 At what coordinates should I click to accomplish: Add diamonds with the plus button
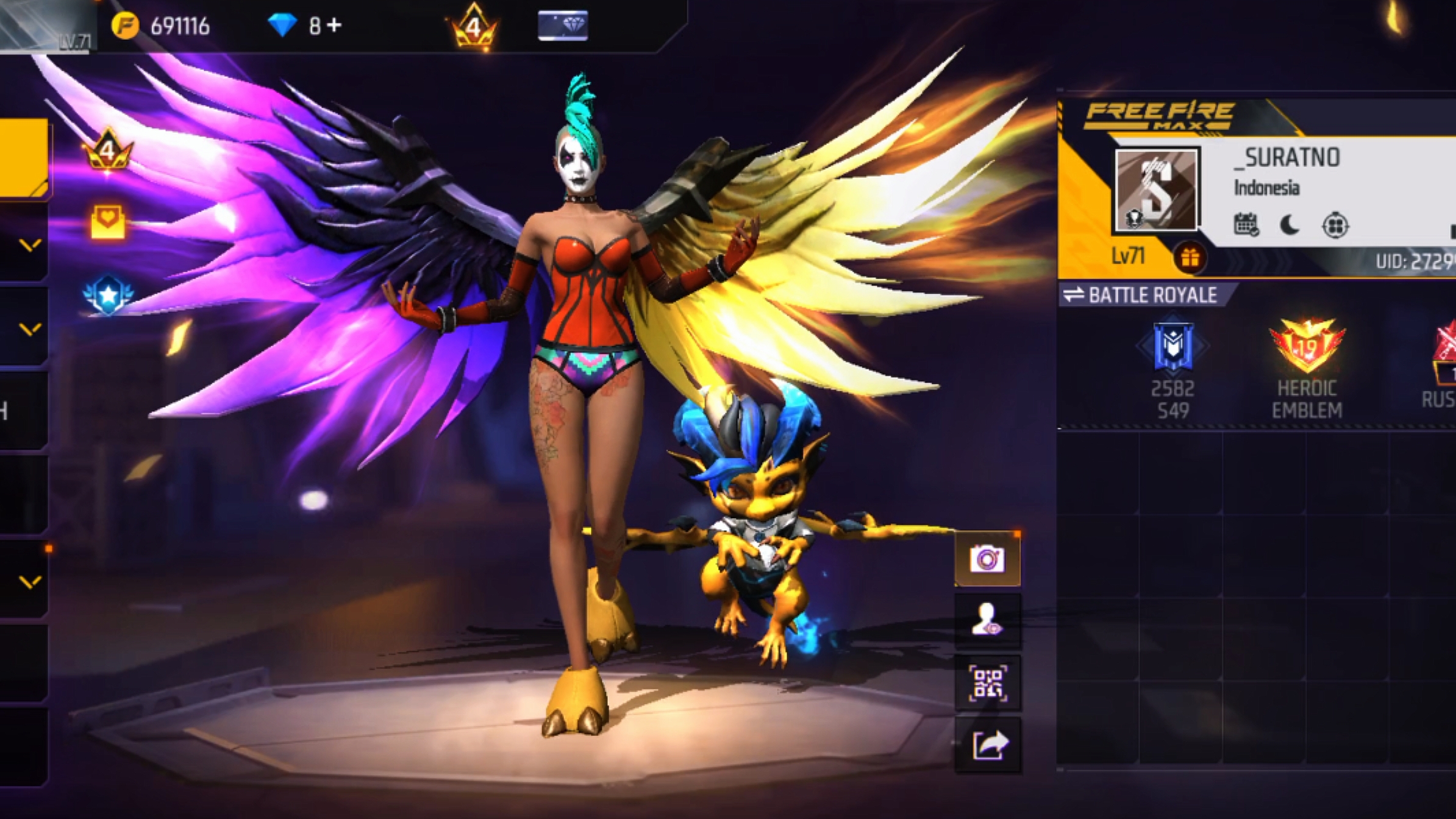pos(334,26)
